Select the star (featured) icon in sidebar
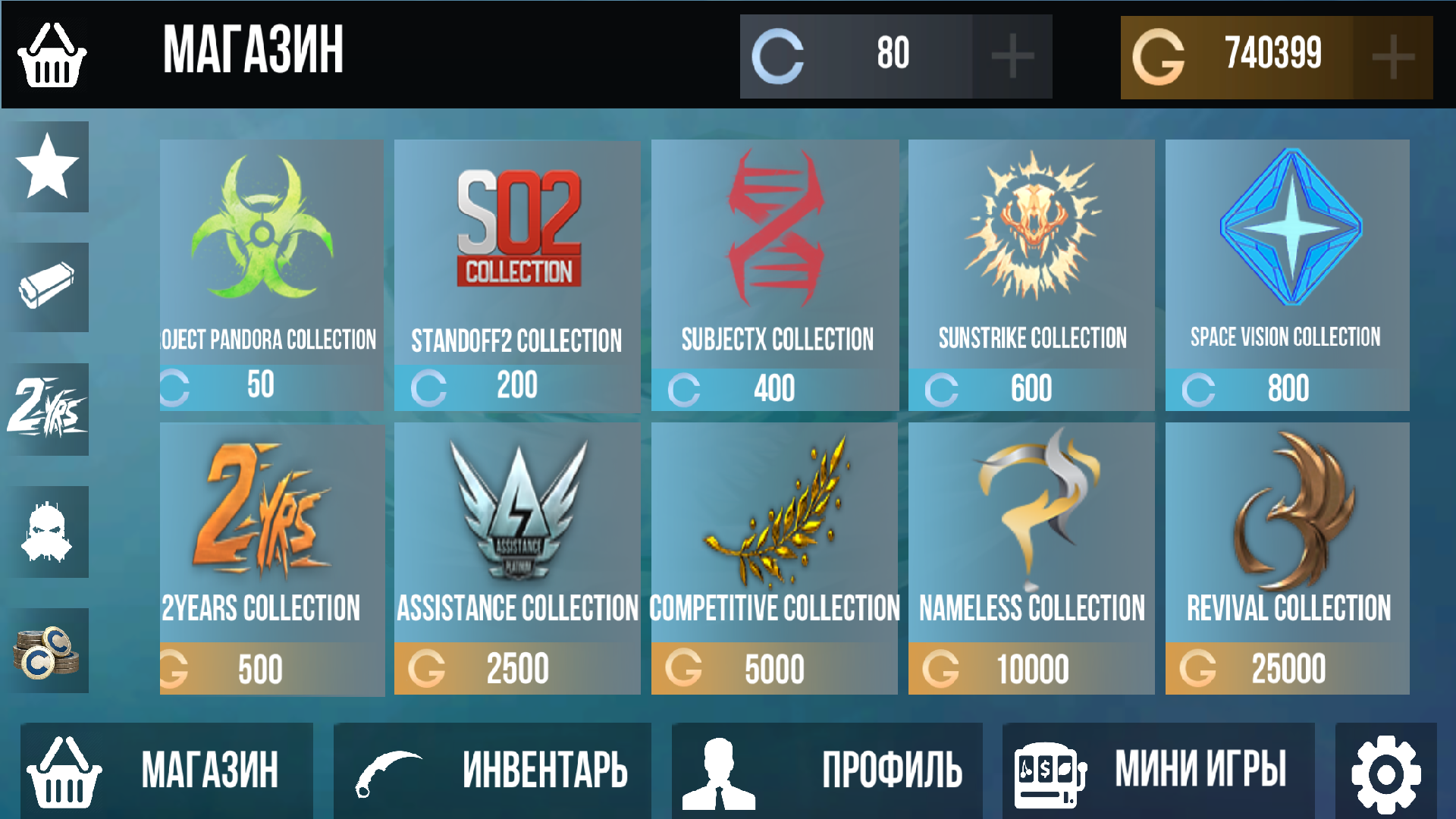This screenshot has height=819, width=1456. (x=48, y=166)
